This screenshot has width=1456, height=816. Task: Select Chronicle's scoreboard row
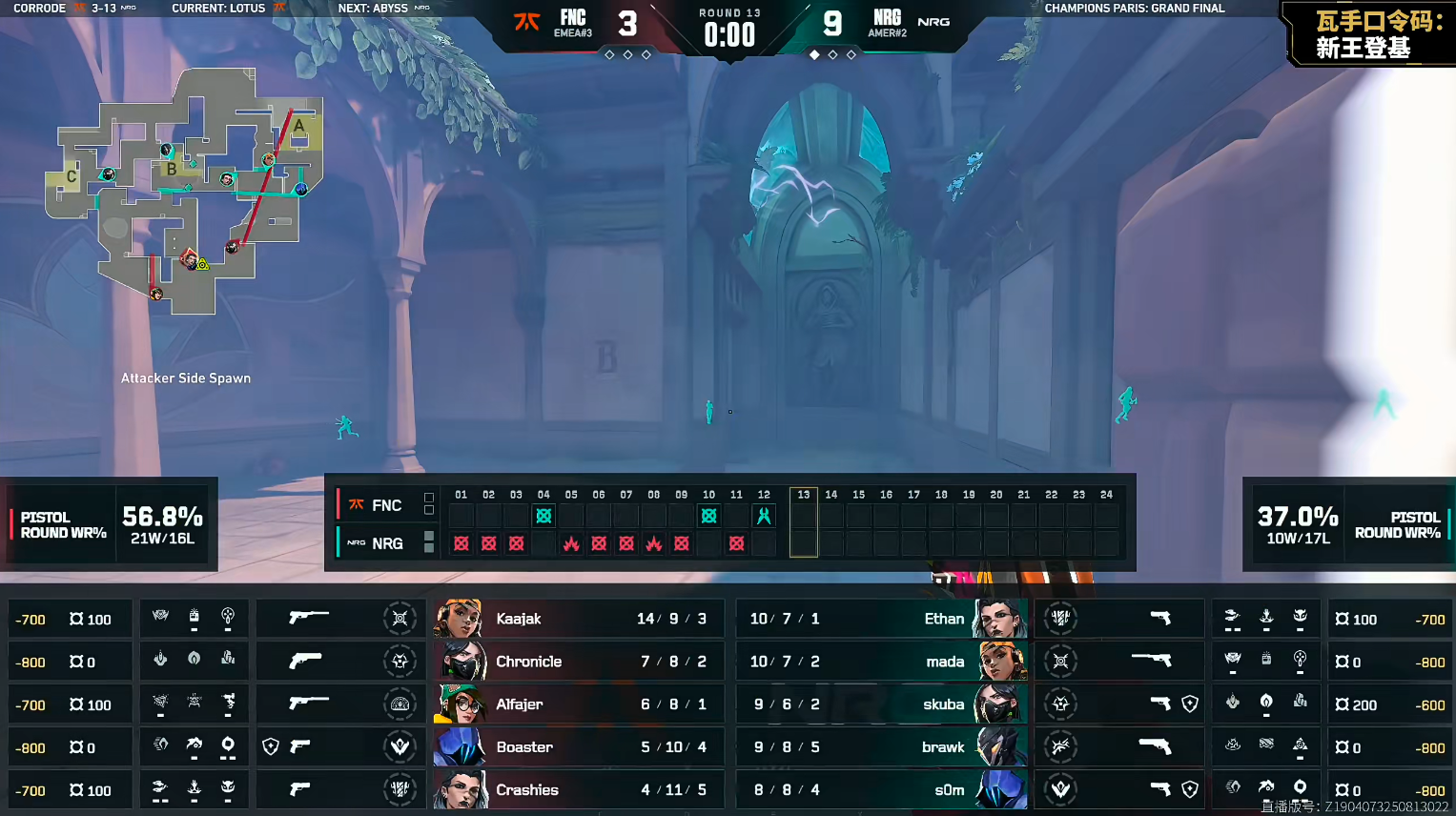(578, 662)
